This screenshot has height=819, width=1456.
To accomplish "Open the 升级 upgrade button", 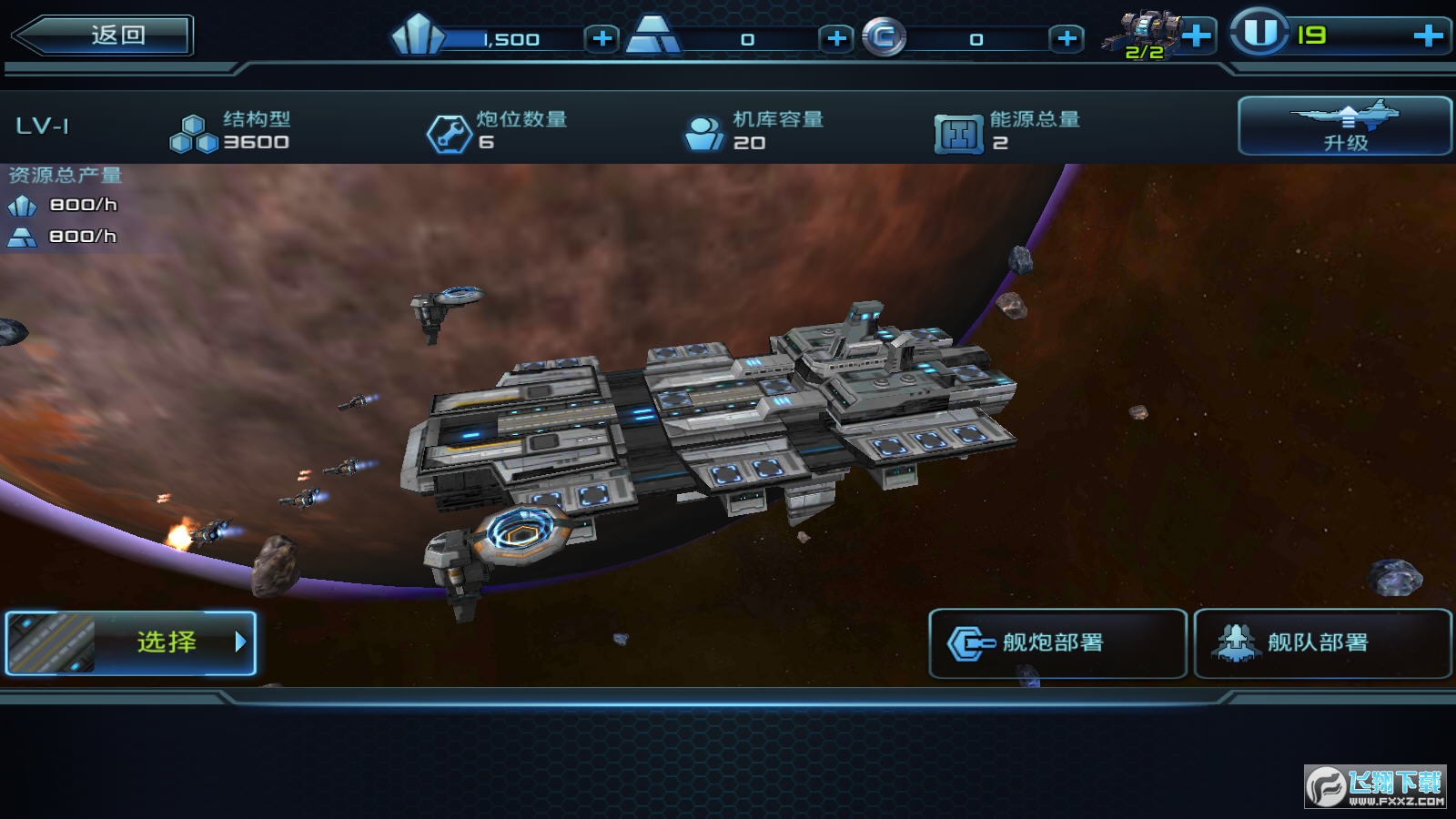I will pos(1344,126).
